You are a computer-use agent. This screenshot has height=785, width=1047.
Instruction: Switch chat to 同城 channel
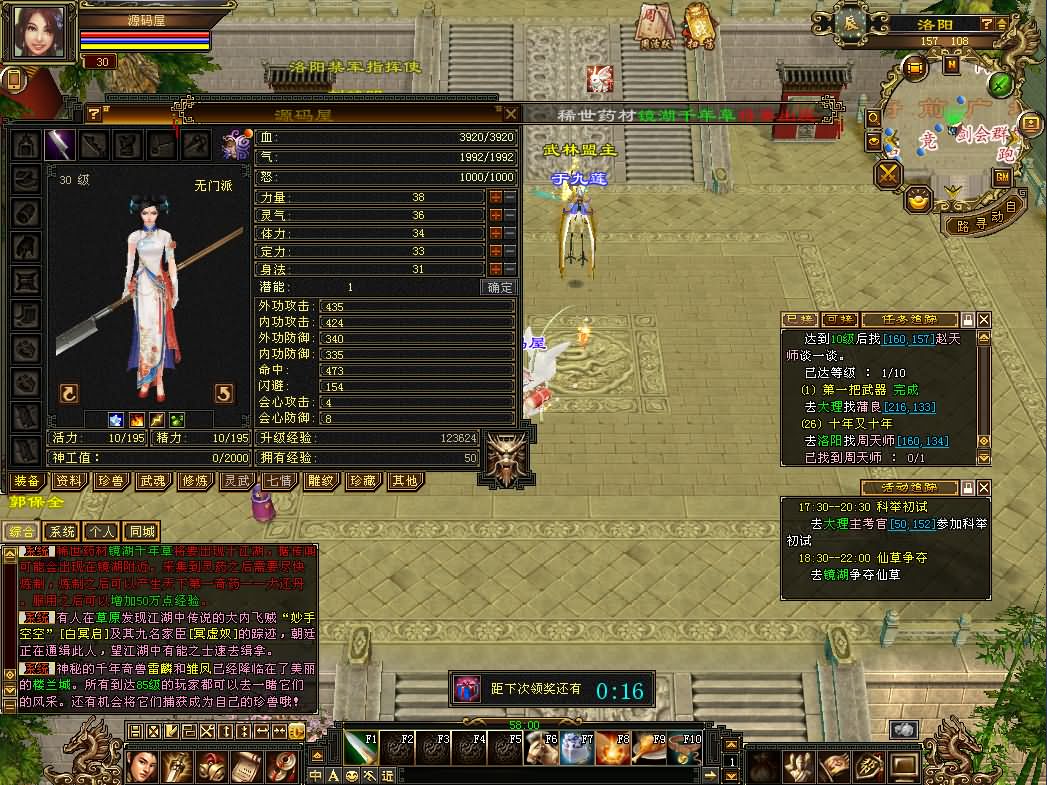click(x=142, y=532)
